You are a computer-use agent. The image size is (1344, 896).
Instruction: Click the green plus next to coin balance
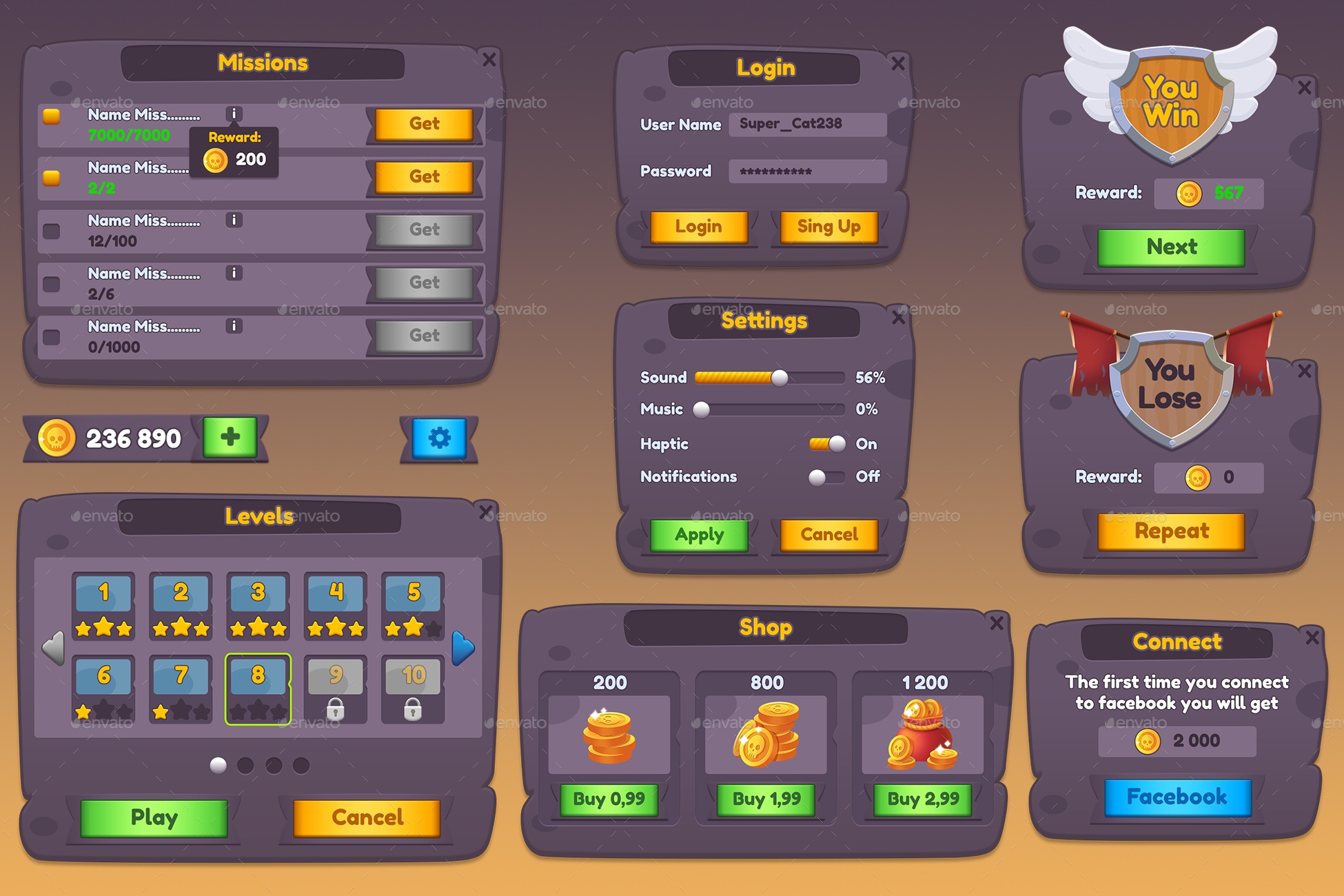pos(230,436)
